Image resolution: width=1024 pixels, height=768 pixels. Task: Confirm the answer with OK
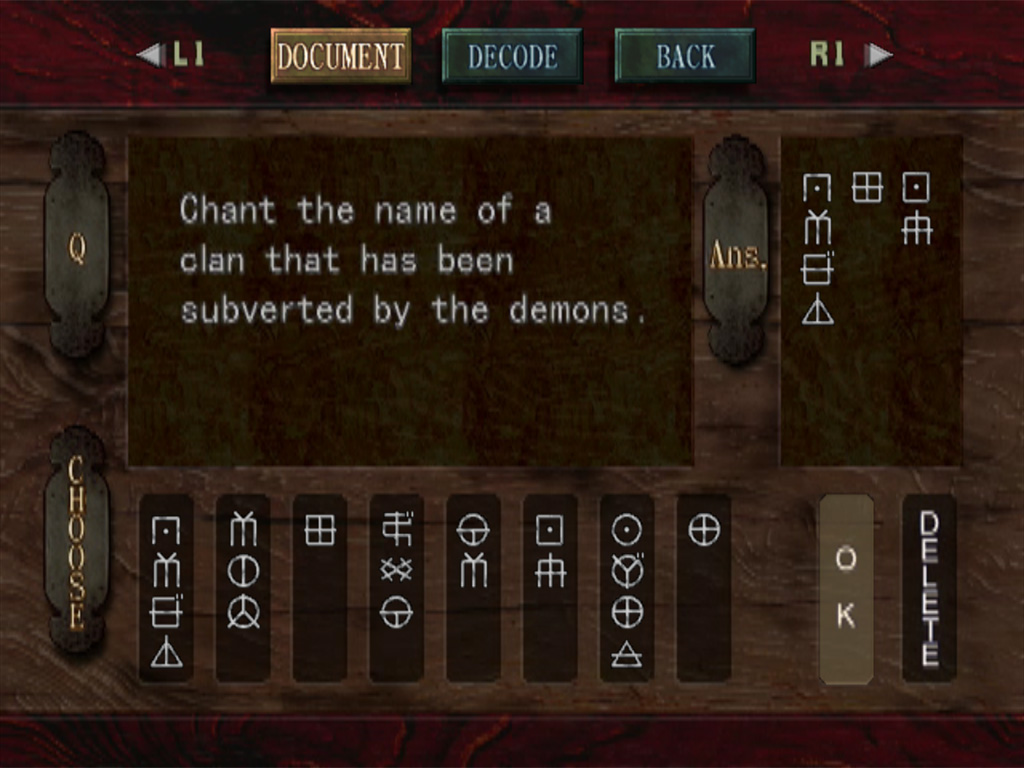(846, 588)
